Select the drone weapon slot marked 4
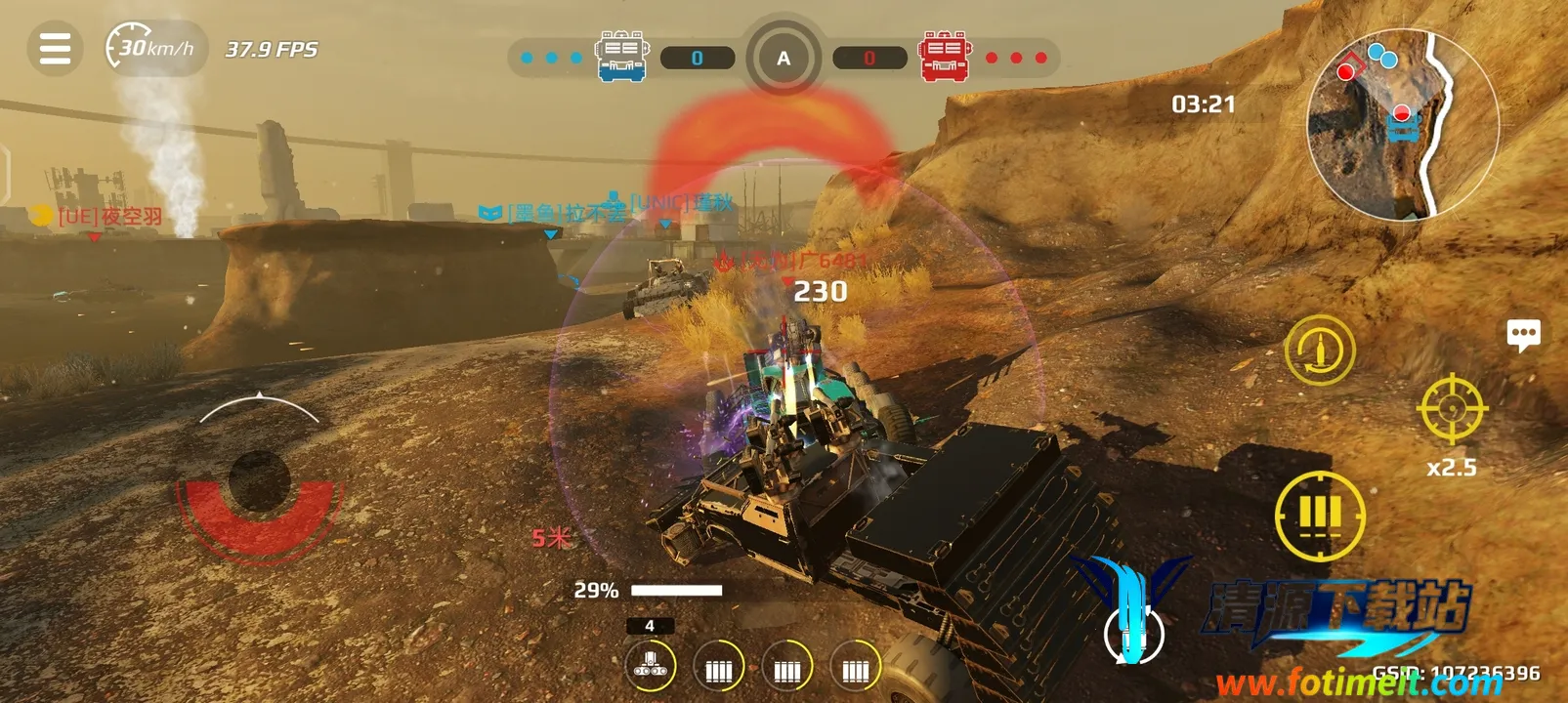Viewport: 1568px width, 703px height. point(650,666)
